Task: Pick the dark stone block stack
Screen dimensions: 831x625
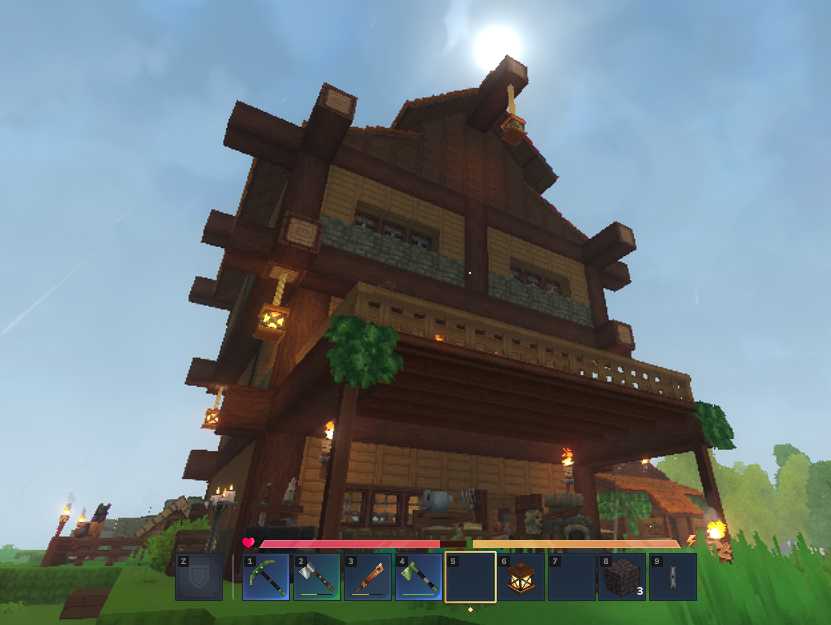Action: point(622,578)
